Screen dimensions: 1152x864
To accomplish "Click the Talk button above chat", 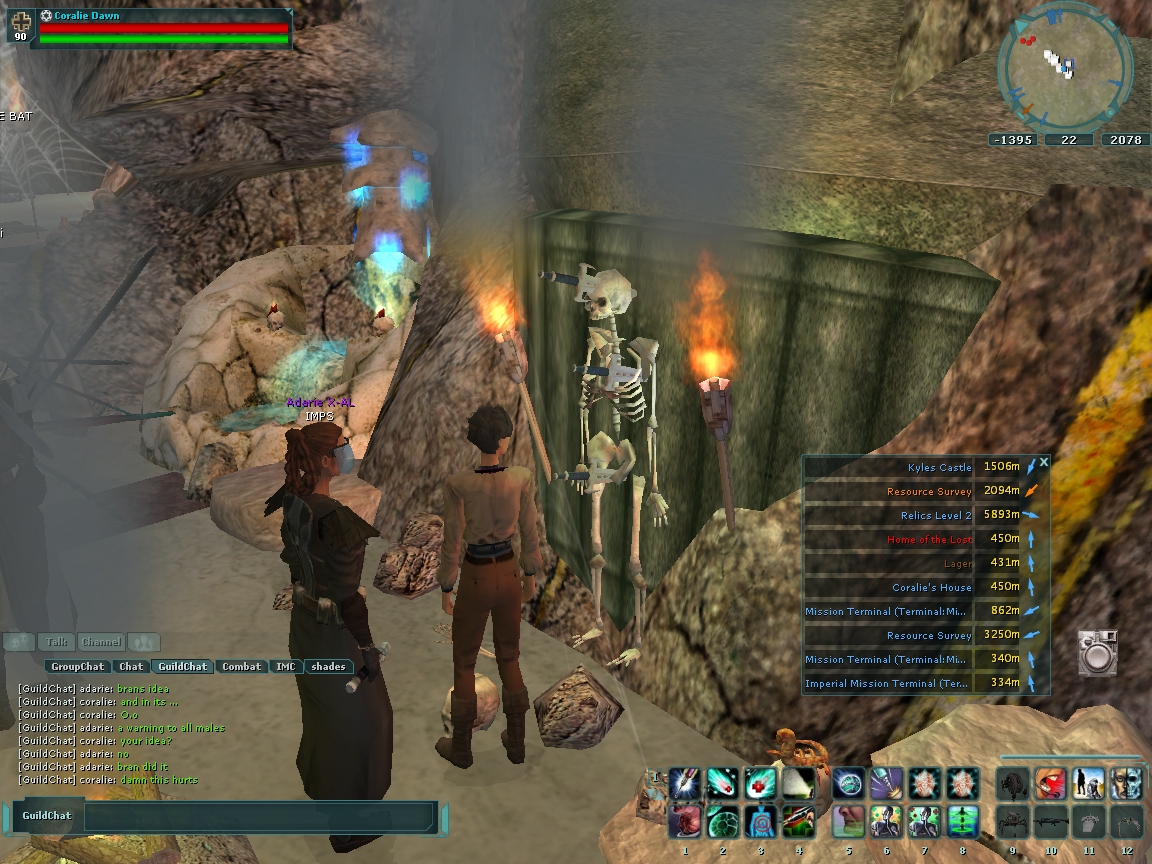I will [58, 642].
